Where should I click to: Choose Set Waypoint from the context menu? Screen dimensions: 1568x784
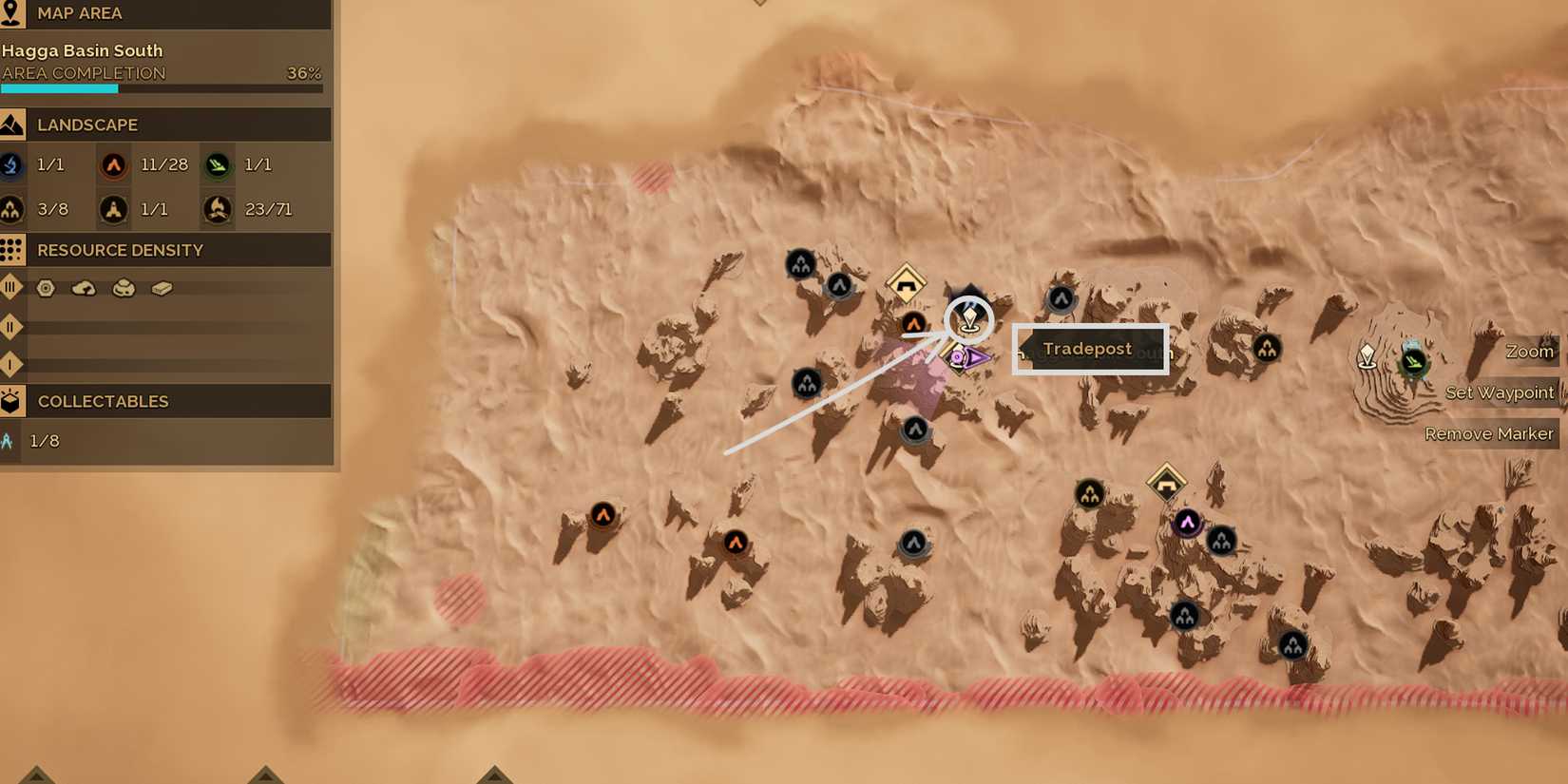[1501, 392]
